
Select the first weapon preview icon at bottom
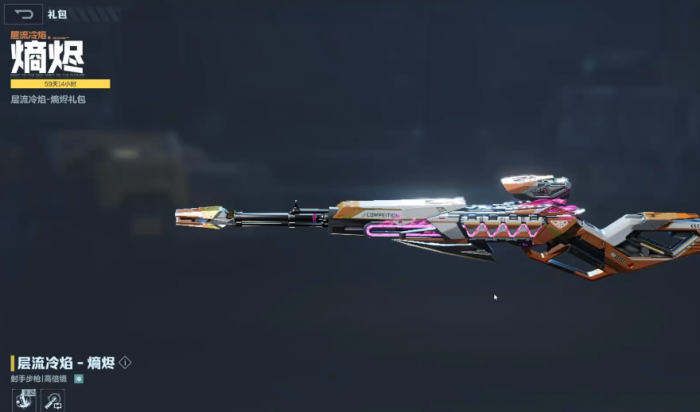click(22, 401)
